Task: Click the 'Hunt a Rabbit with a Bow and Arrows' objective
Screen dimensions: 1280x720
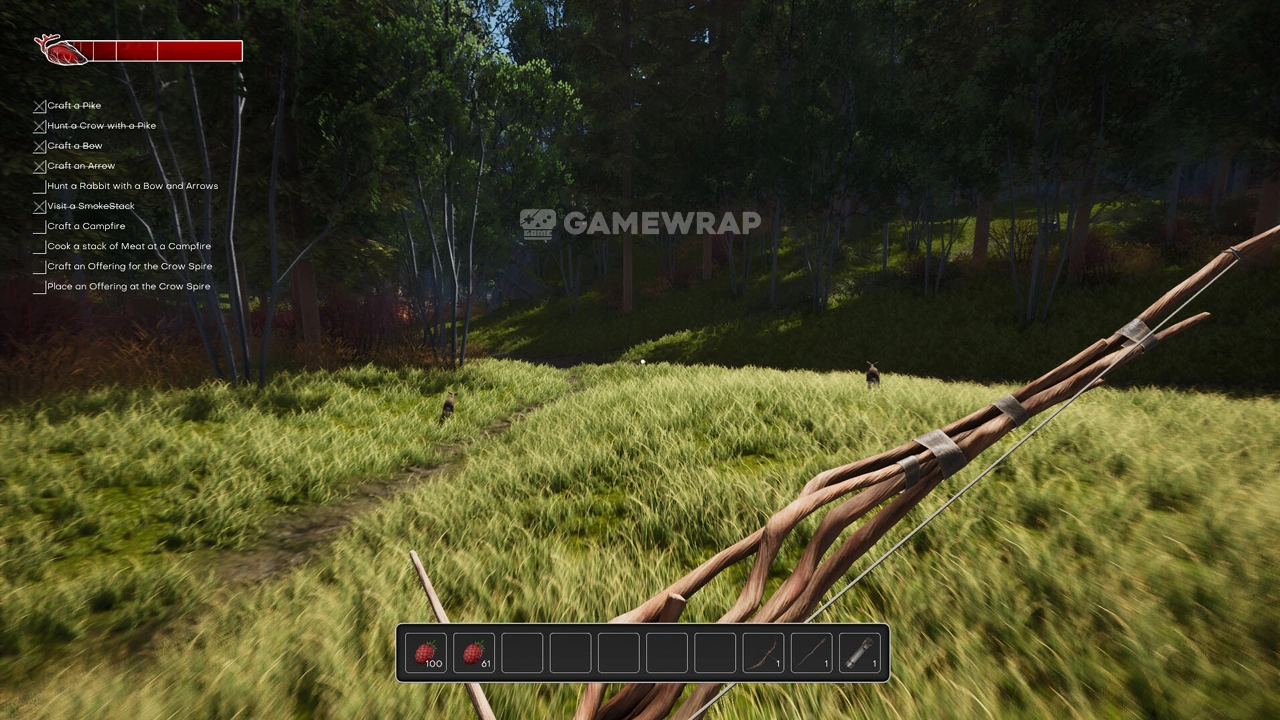Action: 132,186
